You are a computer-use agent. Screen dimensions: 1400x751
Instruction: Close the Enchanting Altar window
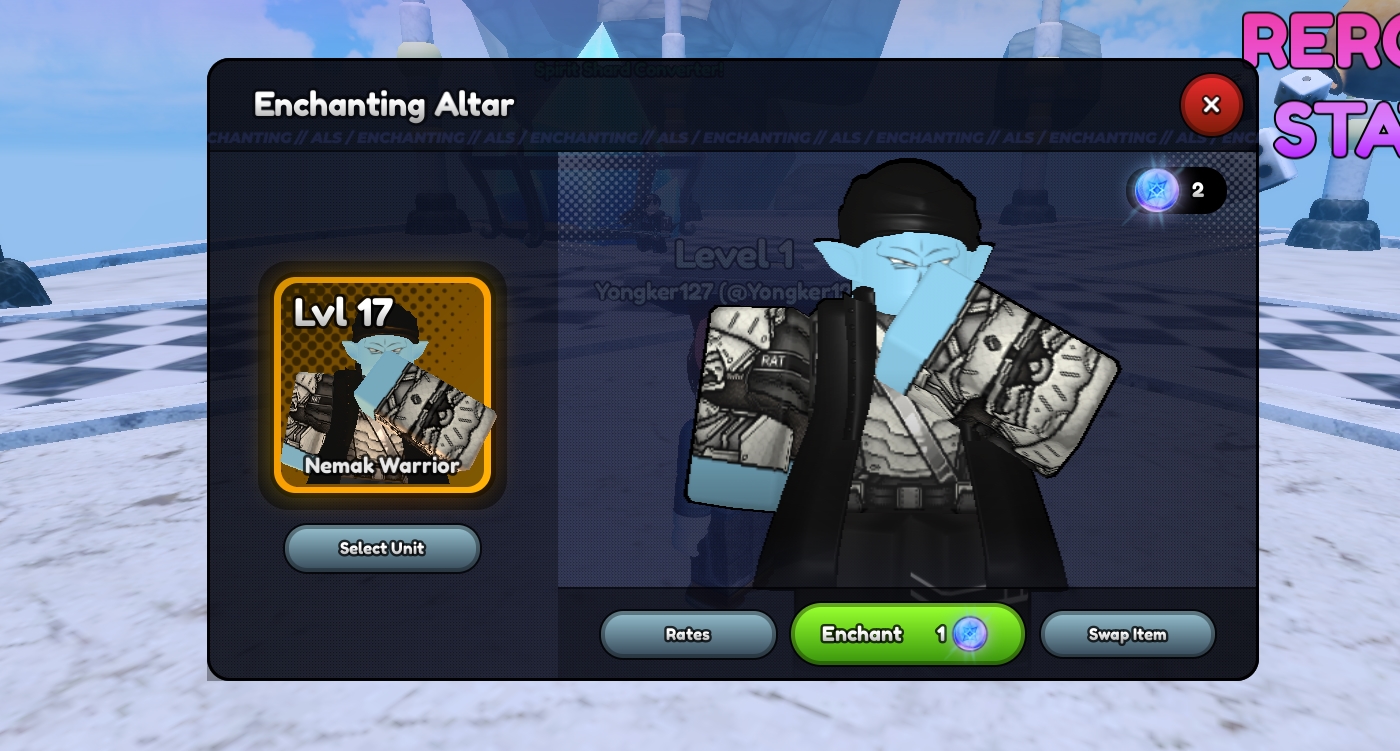[1211, 105]
